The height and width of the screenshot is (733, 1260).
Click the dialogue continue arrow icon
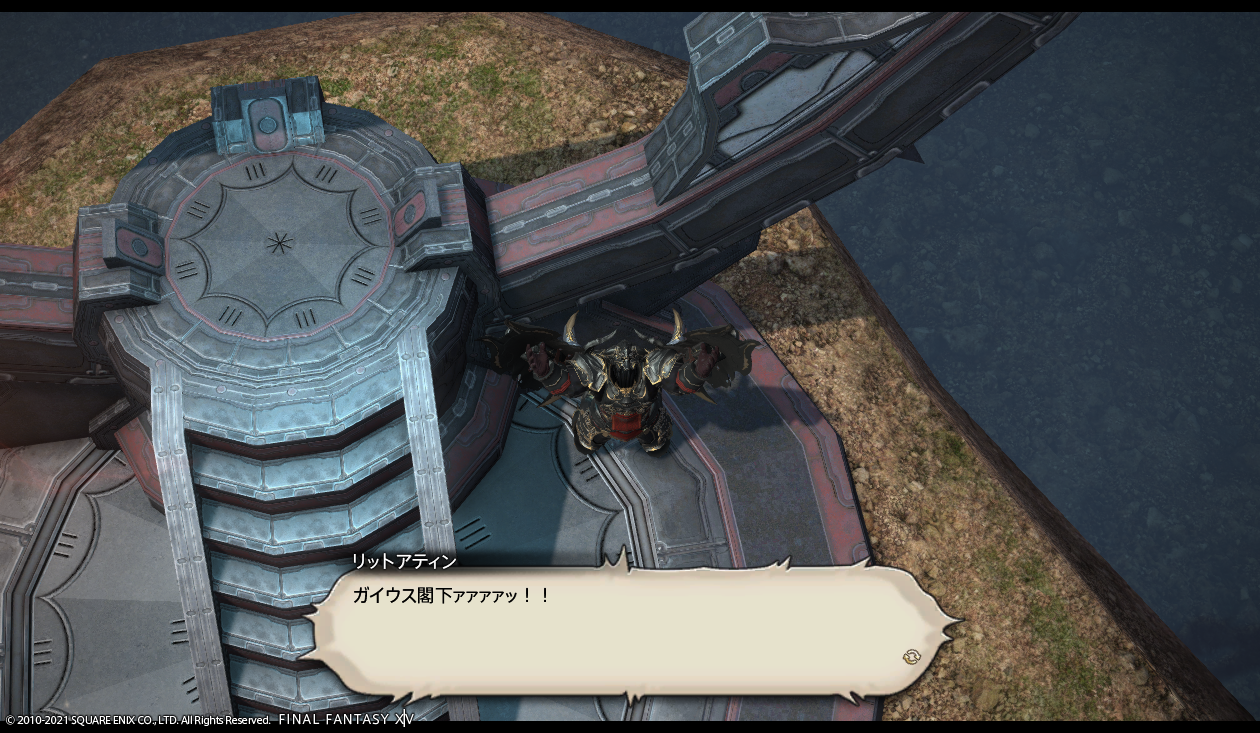point(911,657)
